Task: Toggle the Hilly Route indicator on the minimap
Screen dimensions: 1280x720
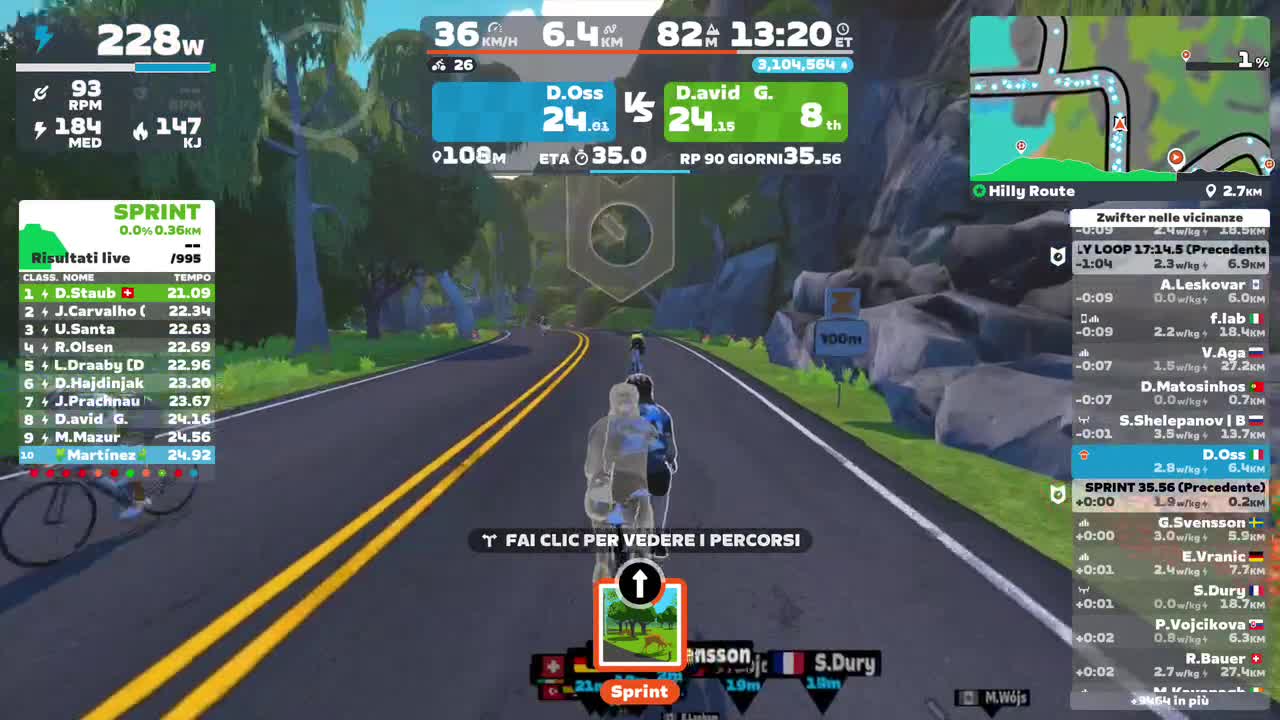Action: [x=1025, y=190]
